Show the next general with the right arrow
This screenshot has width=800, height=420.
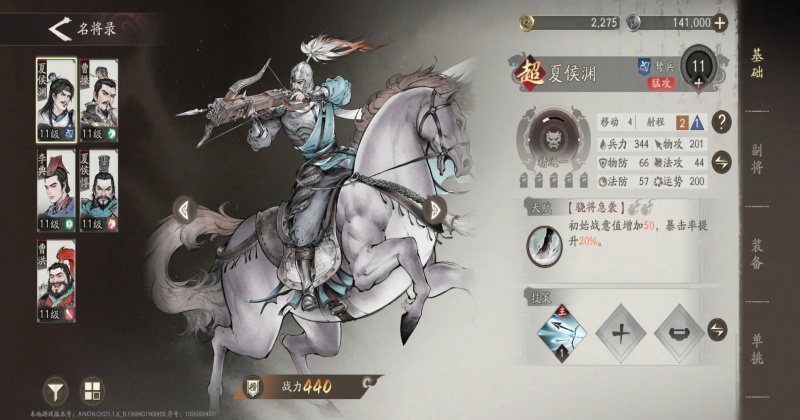(x=434, y=209)
